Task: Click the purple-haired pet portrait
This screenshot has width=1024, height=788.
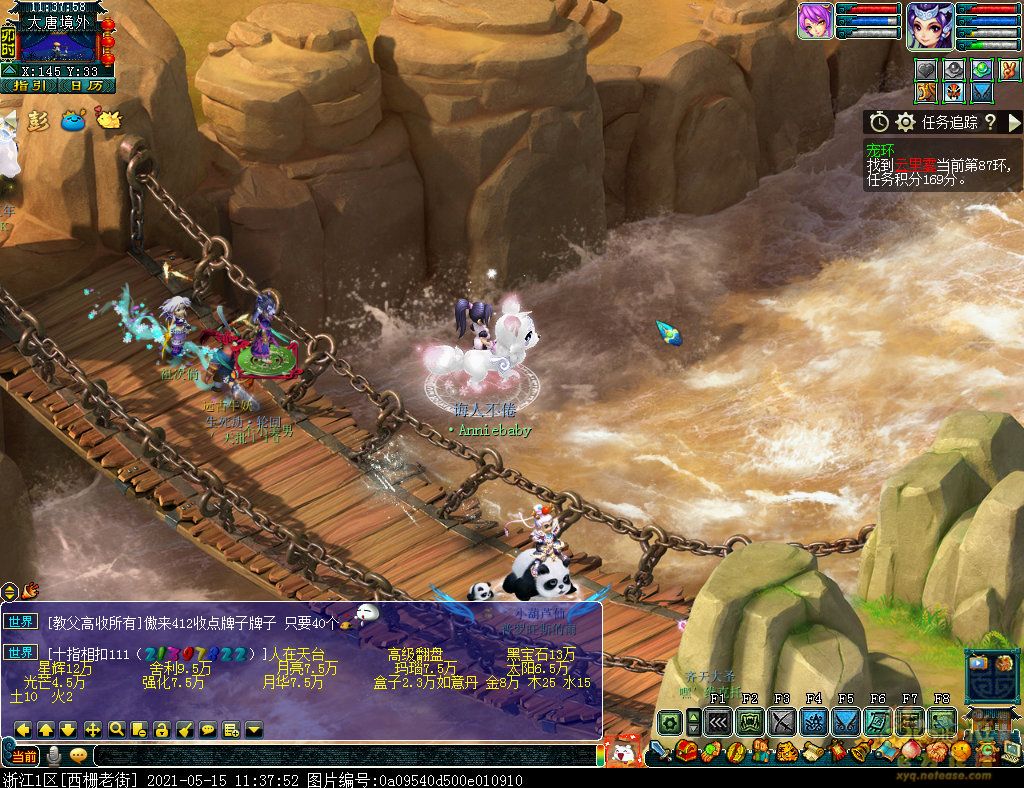Action: (x=815, y=21)
